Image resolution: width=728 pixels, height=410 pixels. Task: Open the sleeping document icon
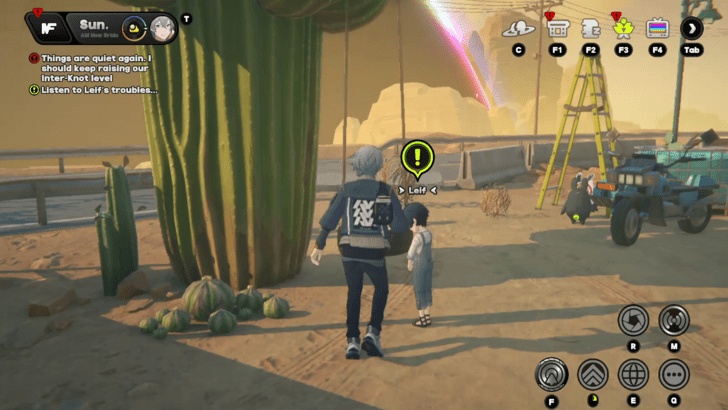pos(590,28)
